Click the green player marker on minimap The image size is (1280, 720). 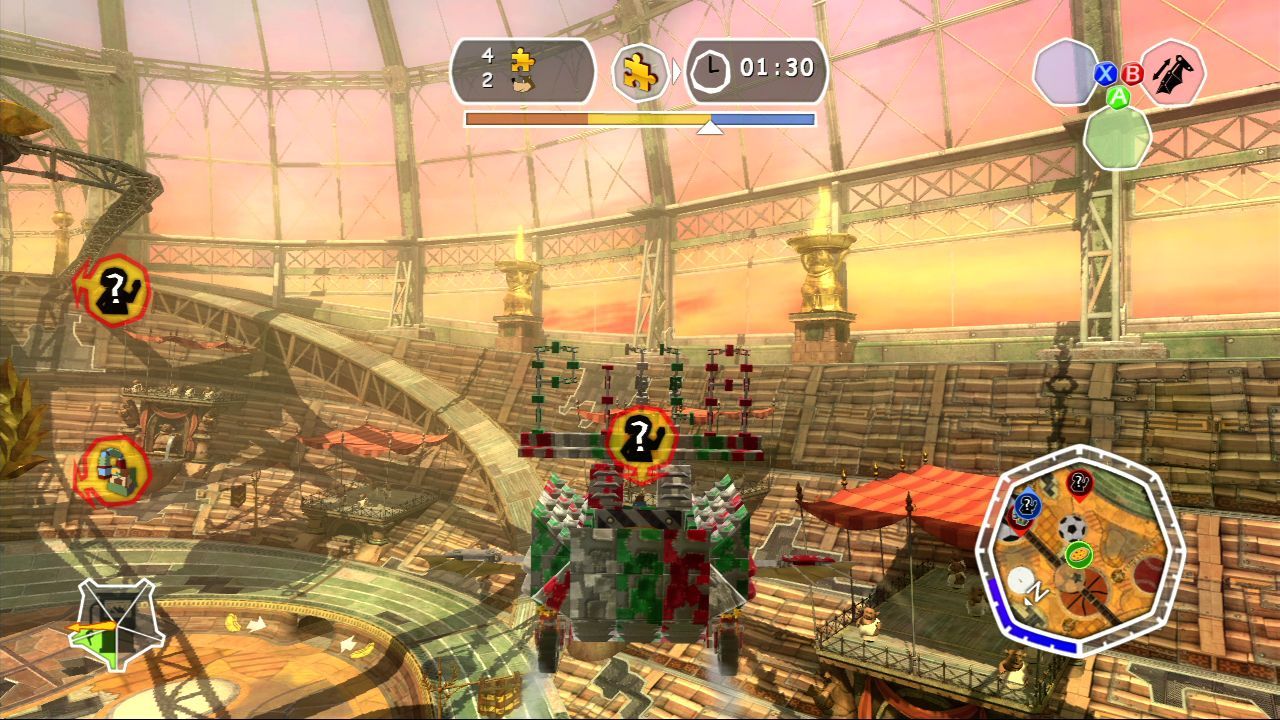point(1078,554)
